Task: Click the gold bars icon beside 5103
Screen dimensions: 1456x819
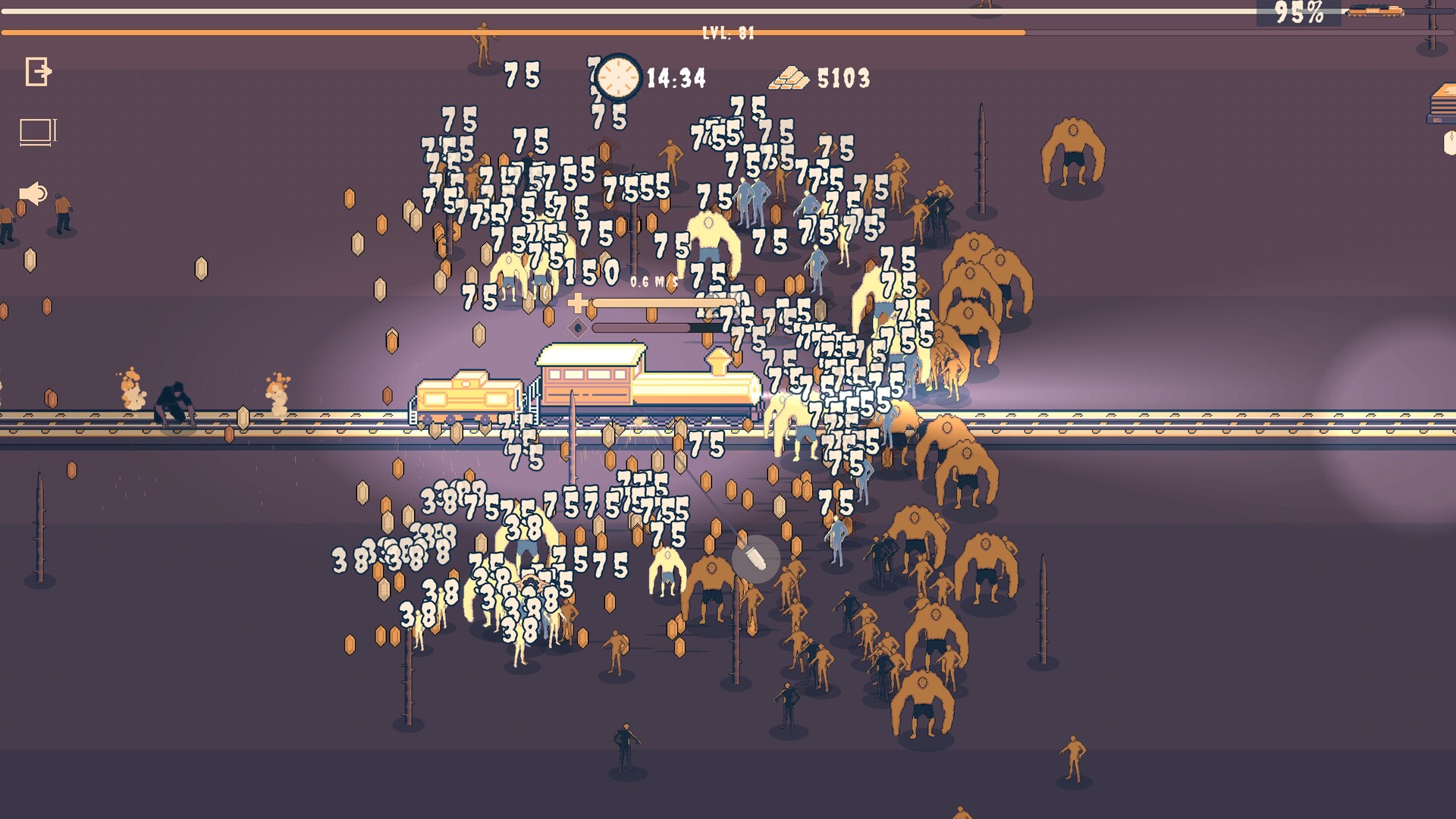Action: point(789,79)
